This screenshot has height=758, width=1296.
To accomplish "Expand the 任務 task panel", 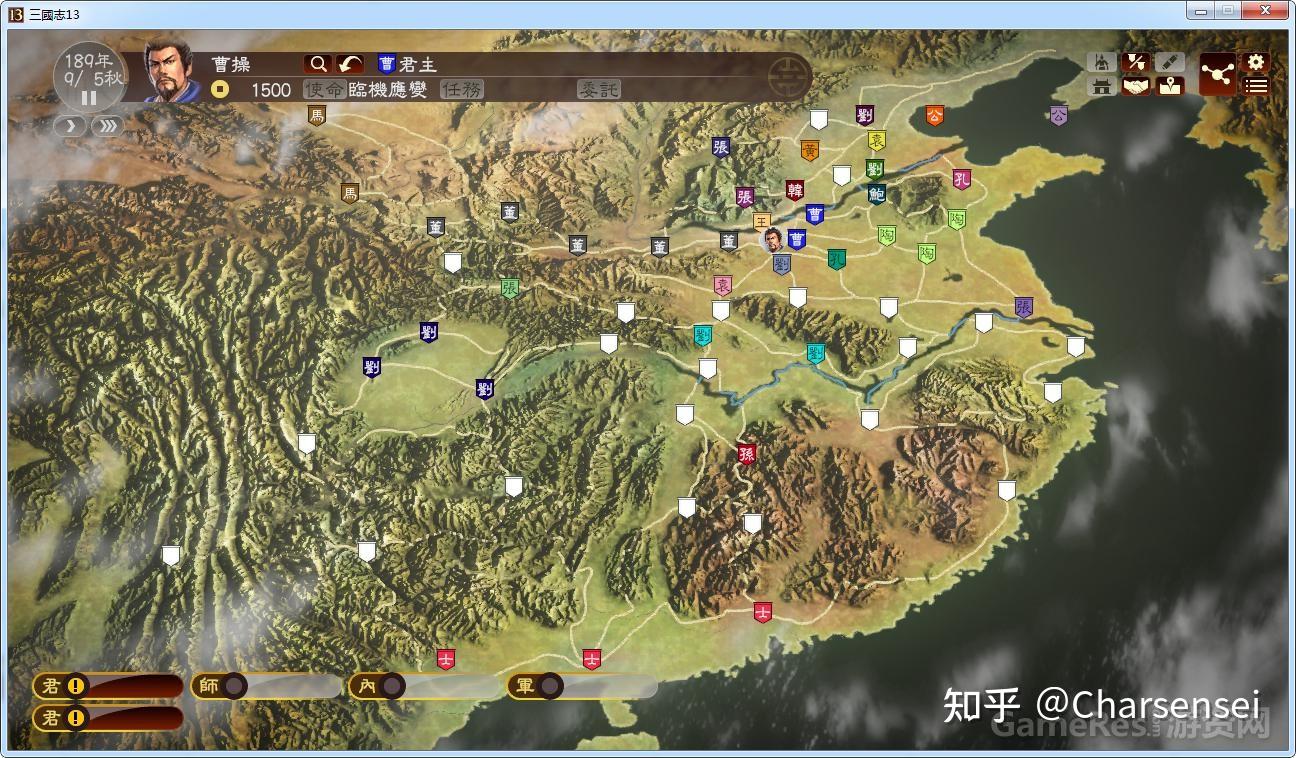I will pyautogui.click(x=463, y=89).
